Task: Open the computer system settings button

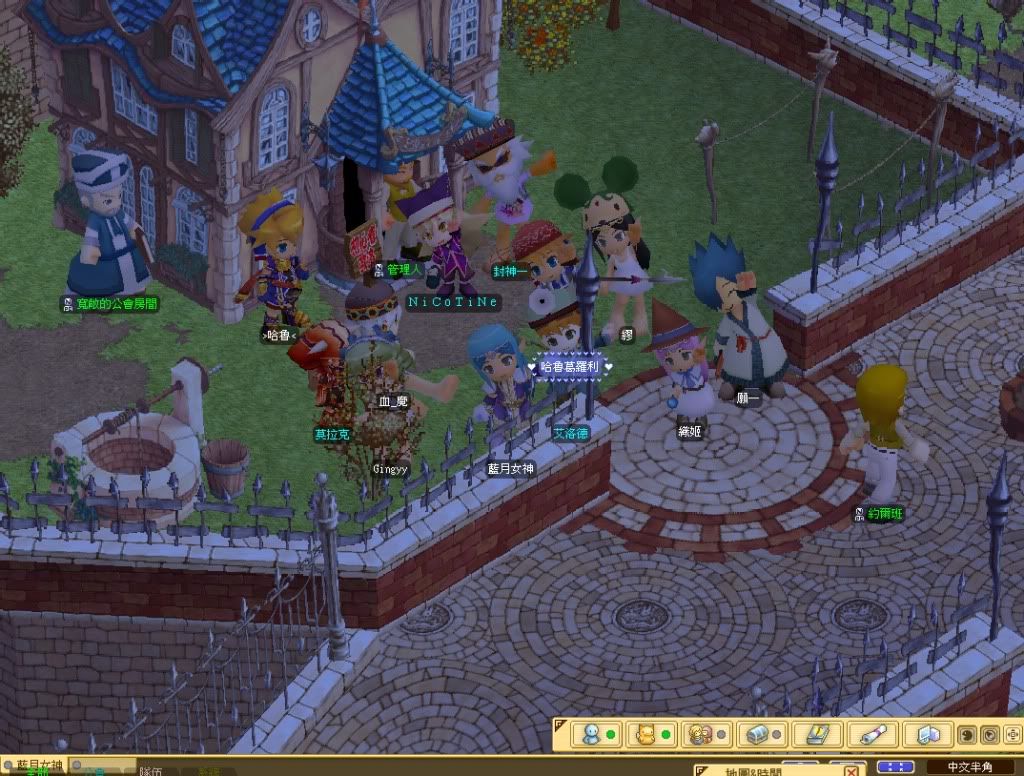Action: click(x=926, y=735)
